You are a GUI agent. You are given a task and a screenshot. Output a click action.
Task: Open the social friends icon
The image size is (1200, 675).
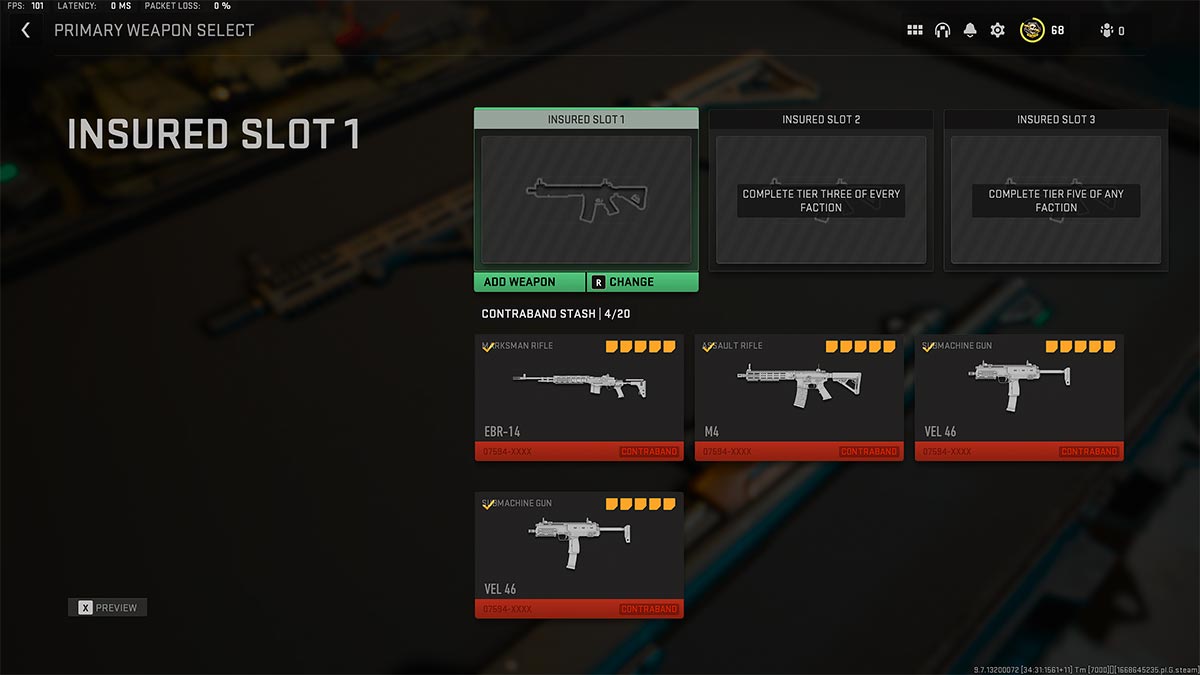1107,31
